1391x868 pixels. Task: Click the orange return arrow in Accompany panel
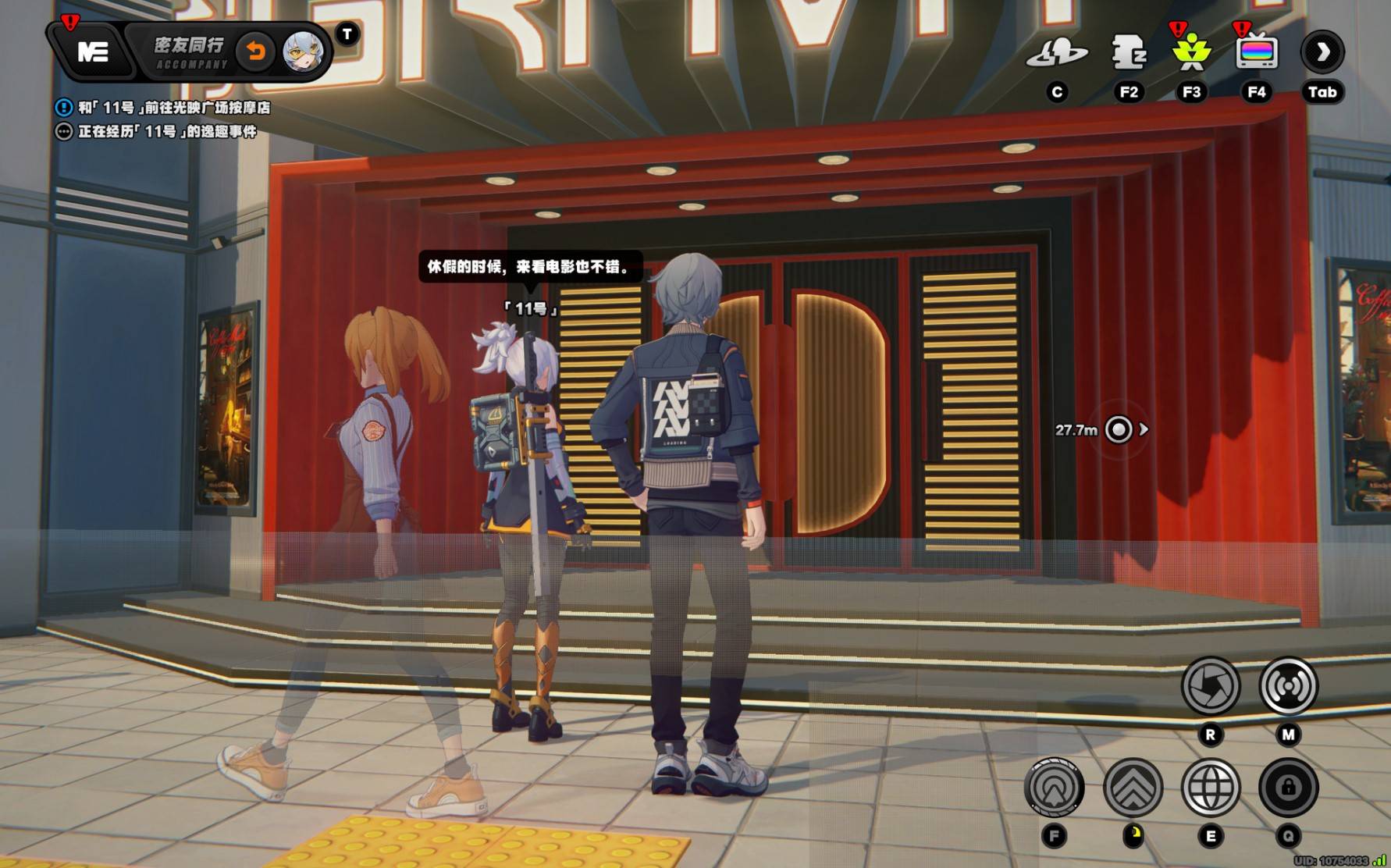point(255,52)
